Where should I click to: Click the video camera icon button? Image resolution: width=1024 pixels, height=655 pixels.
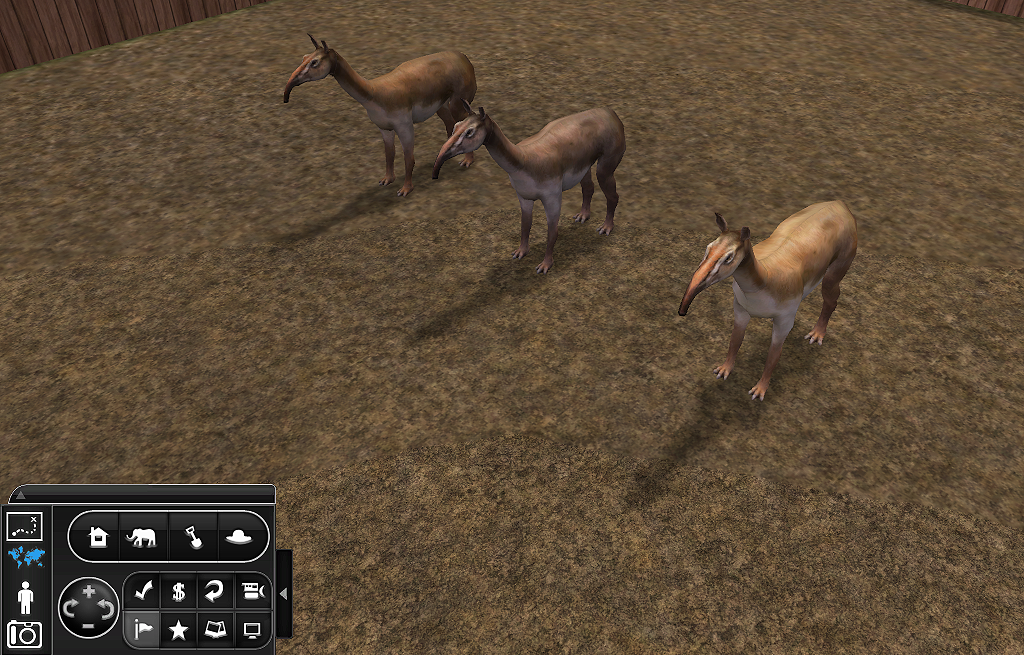click(253, 592)
